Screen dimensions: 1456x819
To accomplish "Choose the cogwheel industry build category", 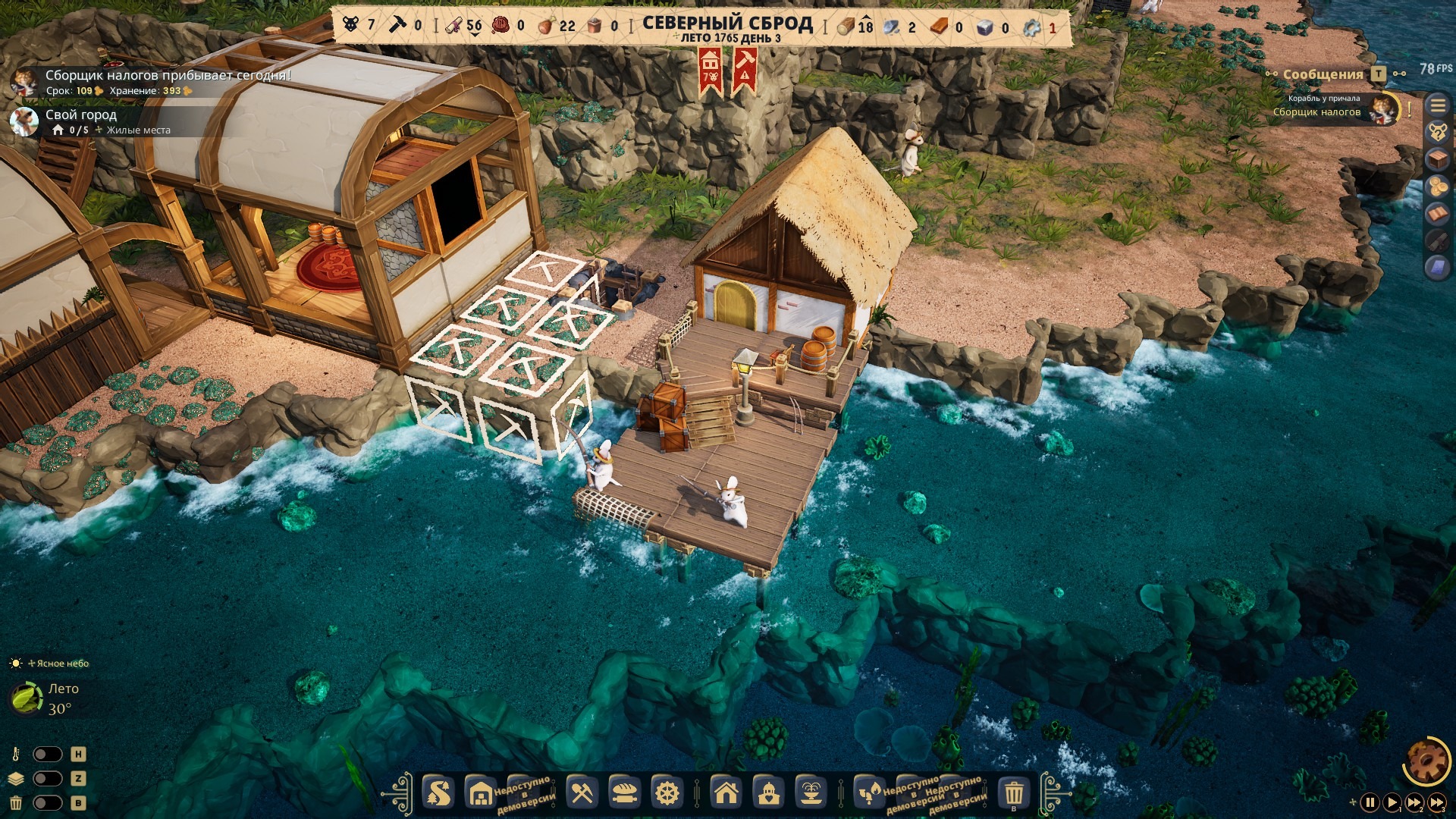I will 667,793.
